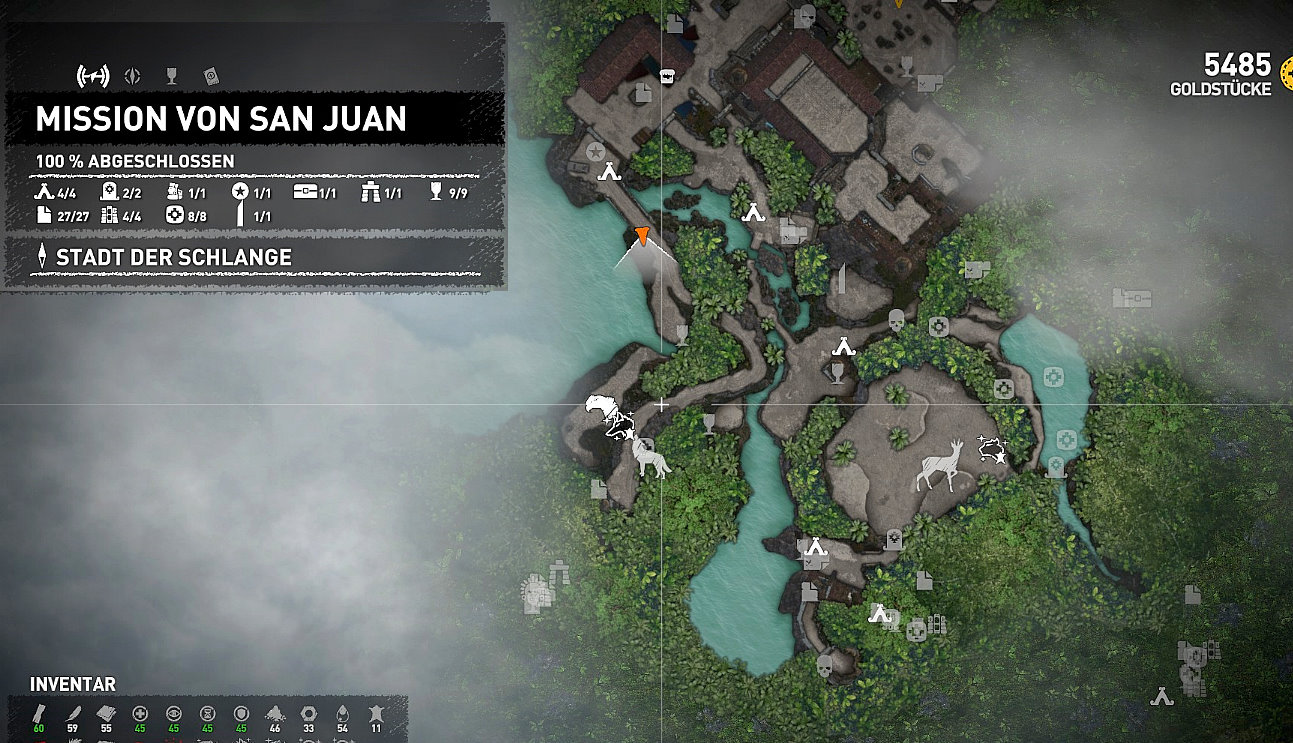Select the highlighted first map tab icon
1293x743 pixels.
tap(92, 75)
